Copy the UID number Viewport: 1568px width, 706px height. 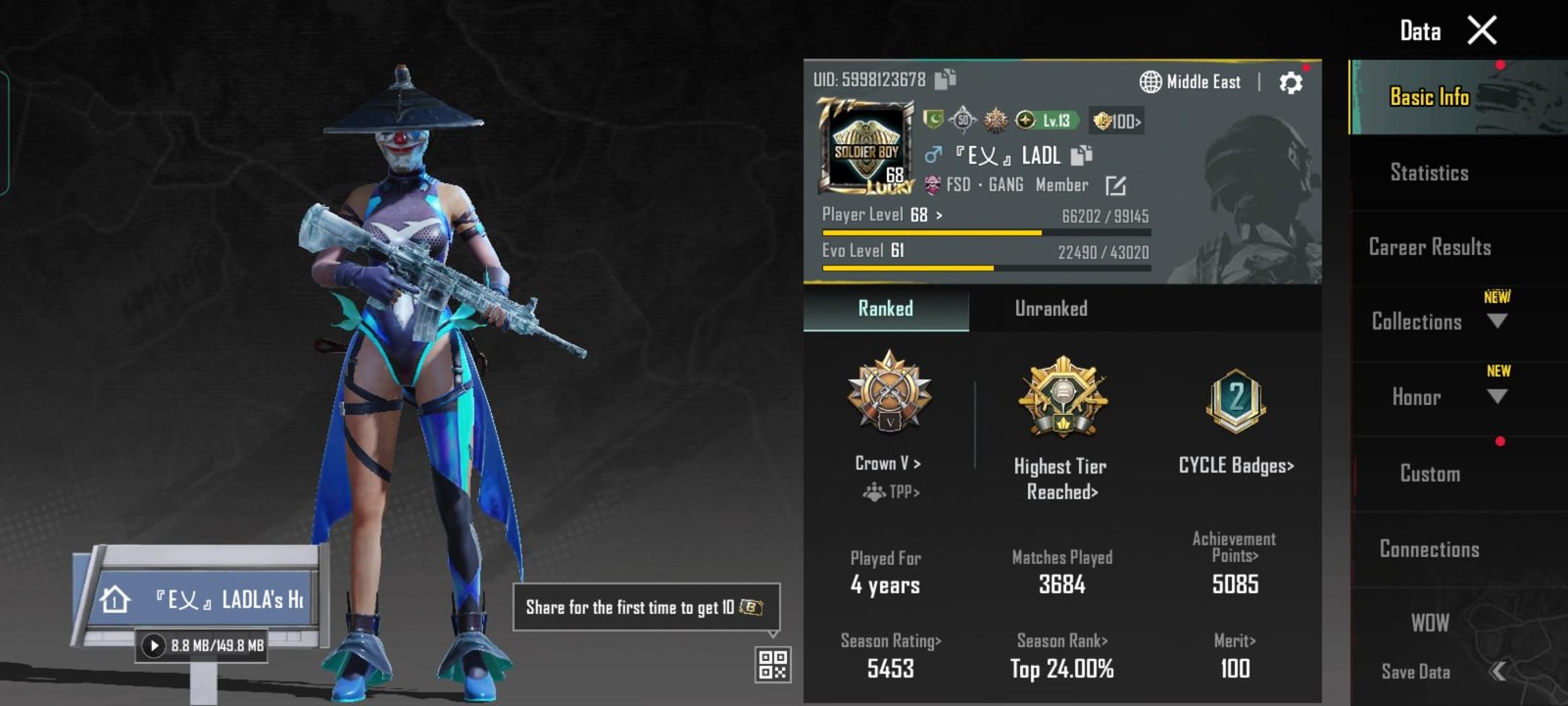(946, 78)
